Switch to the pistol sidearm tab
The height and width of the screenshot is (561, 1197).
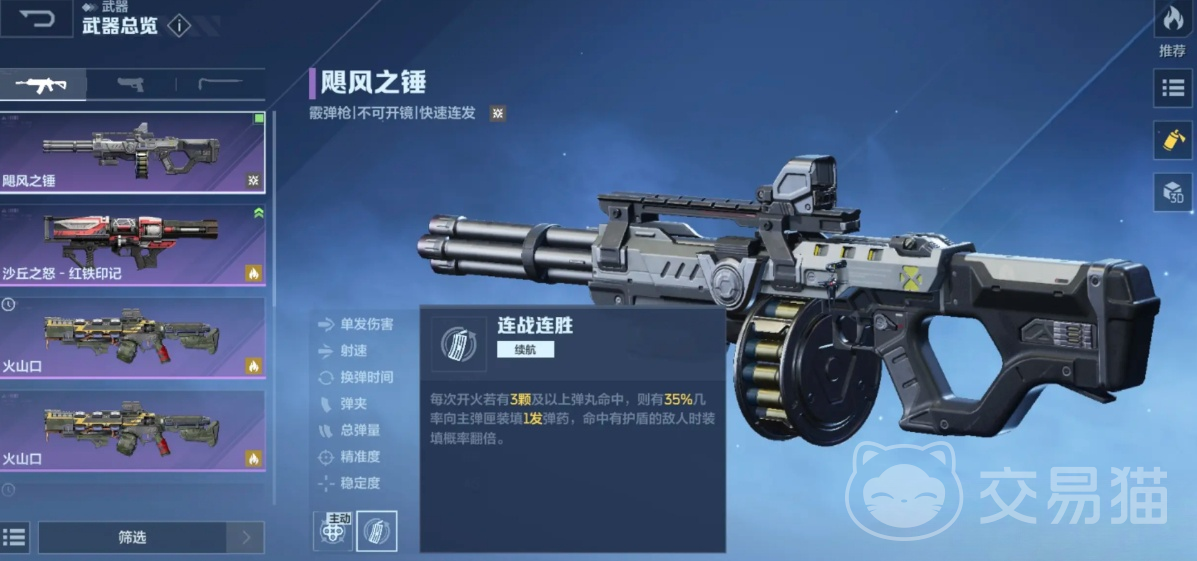coord(130,84)
